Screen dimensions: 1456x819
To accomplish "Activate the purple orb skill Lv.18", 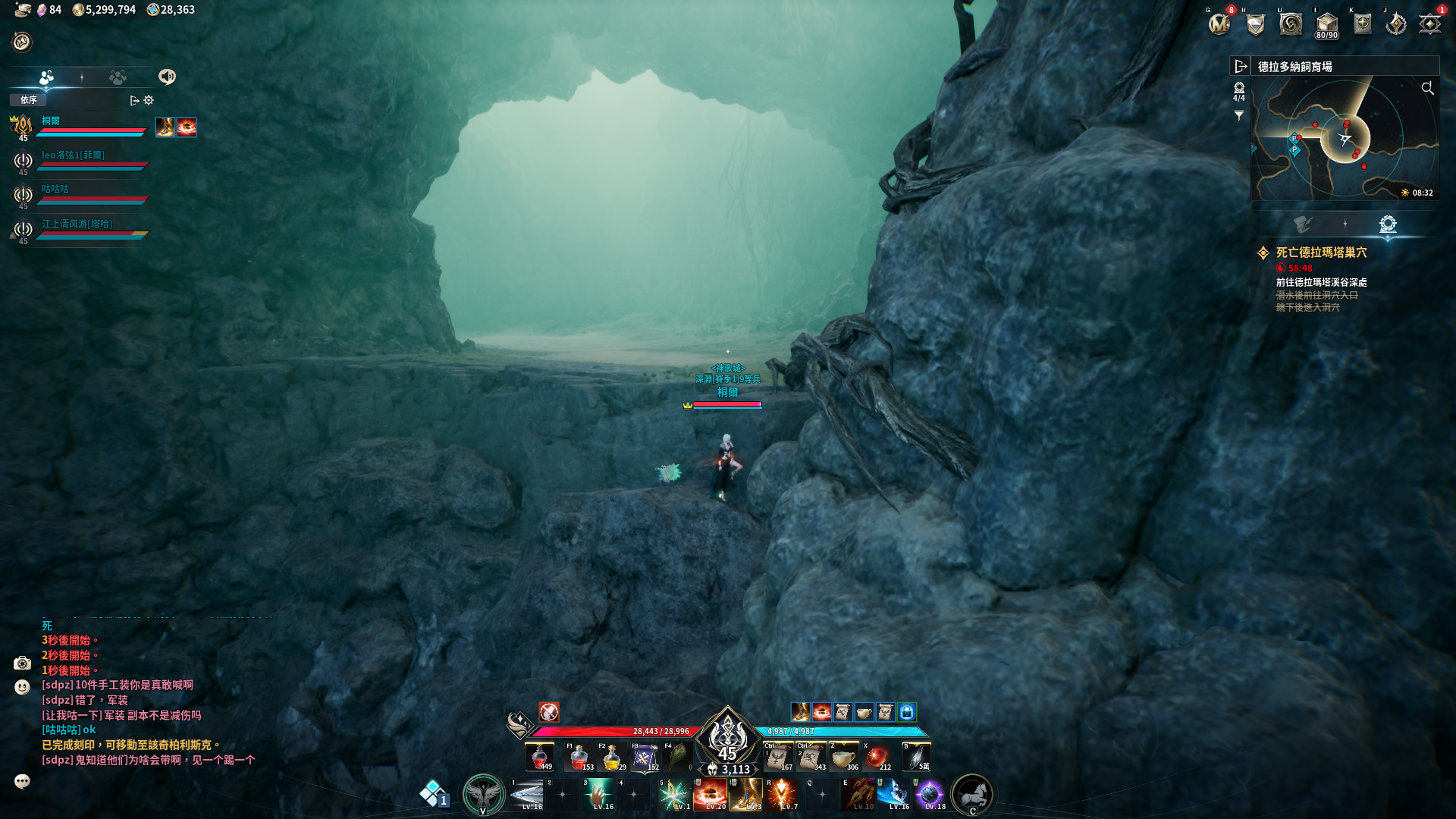I will (x=930, y=794).
